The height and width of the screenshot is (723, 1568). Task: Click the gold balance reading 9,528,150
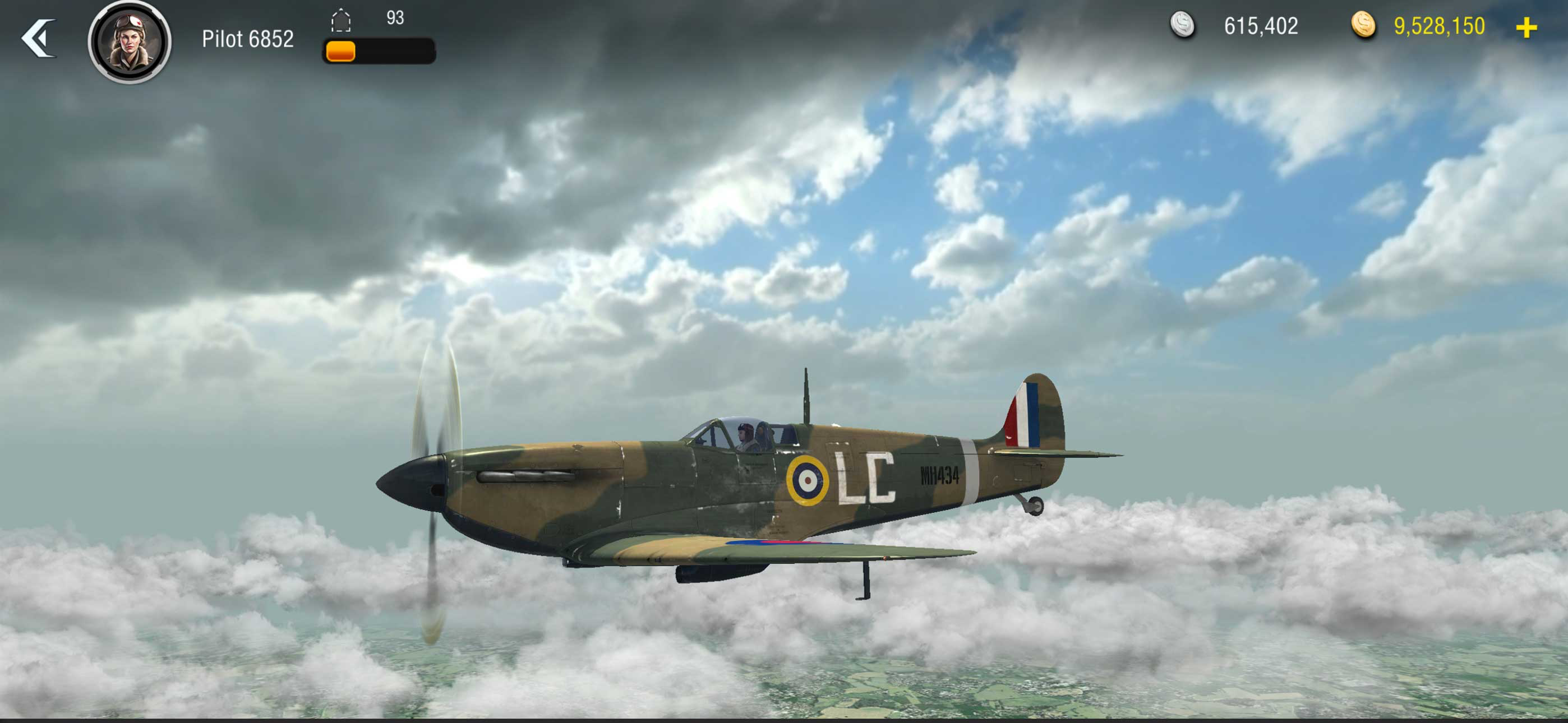[1437, 27]
